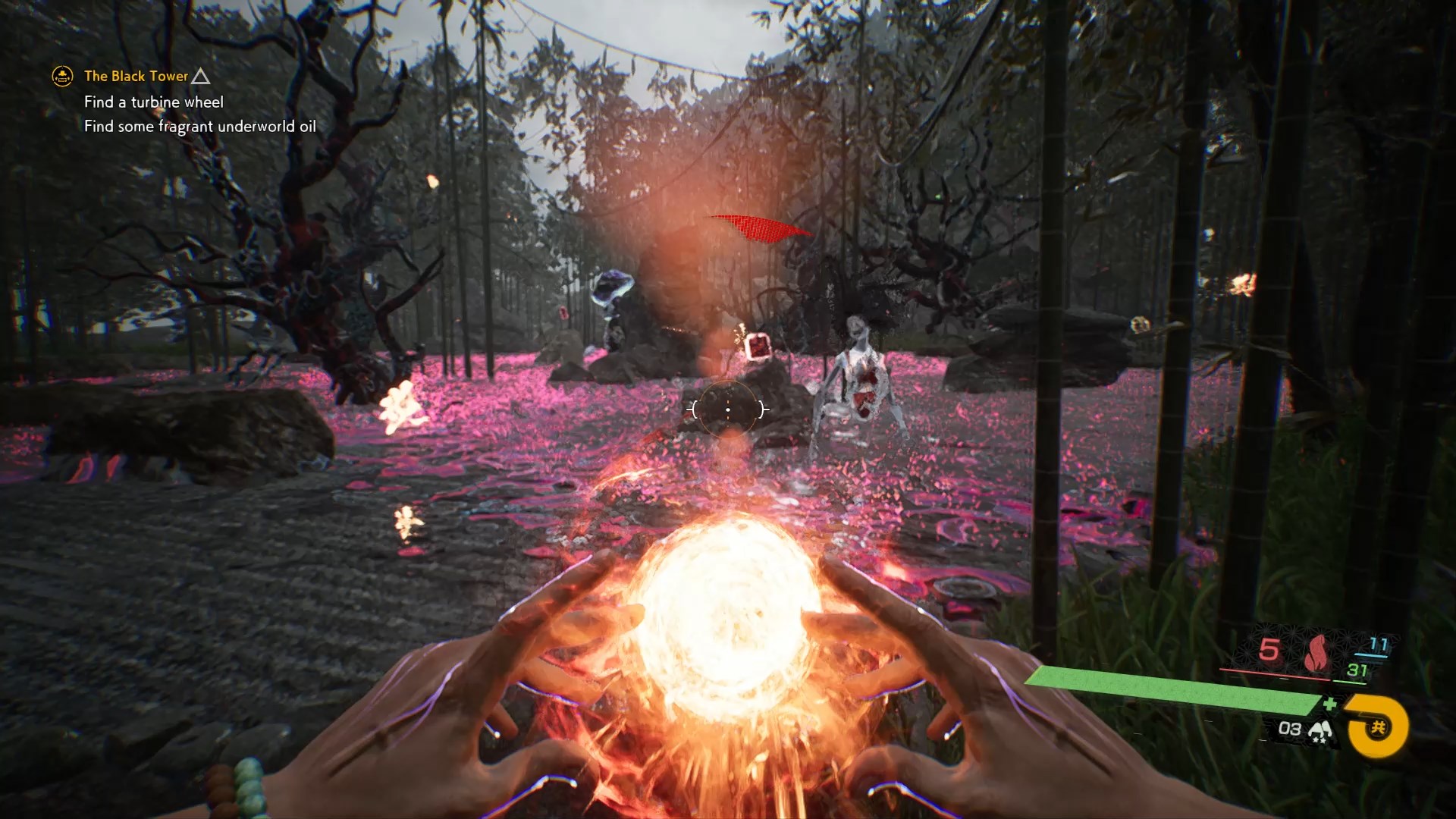Select the Find a turbine wheel objective

point(153,102)
